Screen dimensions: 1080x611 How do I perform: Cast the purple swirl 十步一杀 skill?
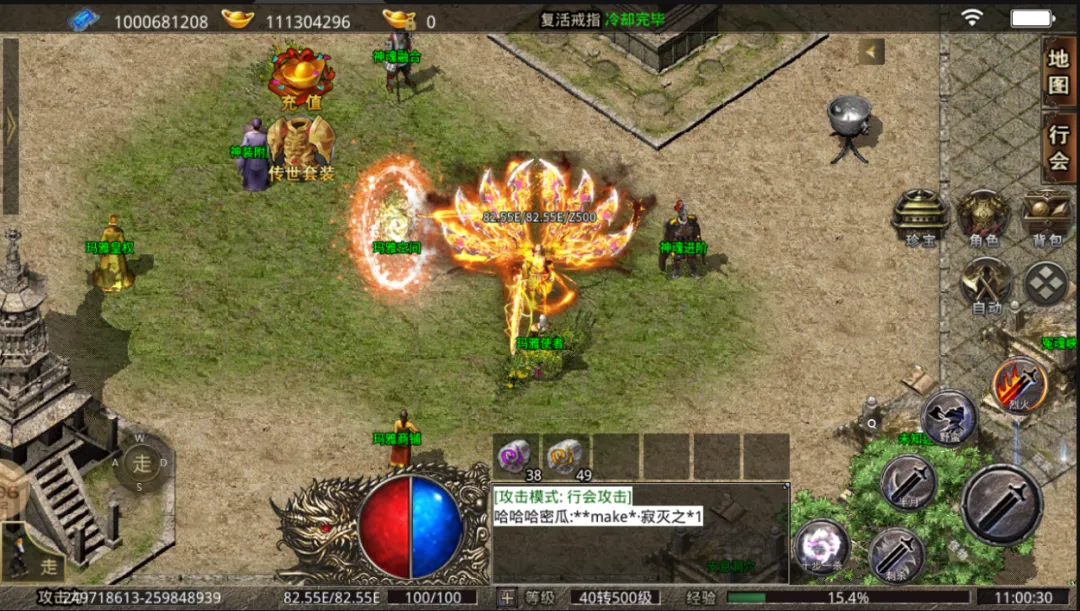(822, 548)
